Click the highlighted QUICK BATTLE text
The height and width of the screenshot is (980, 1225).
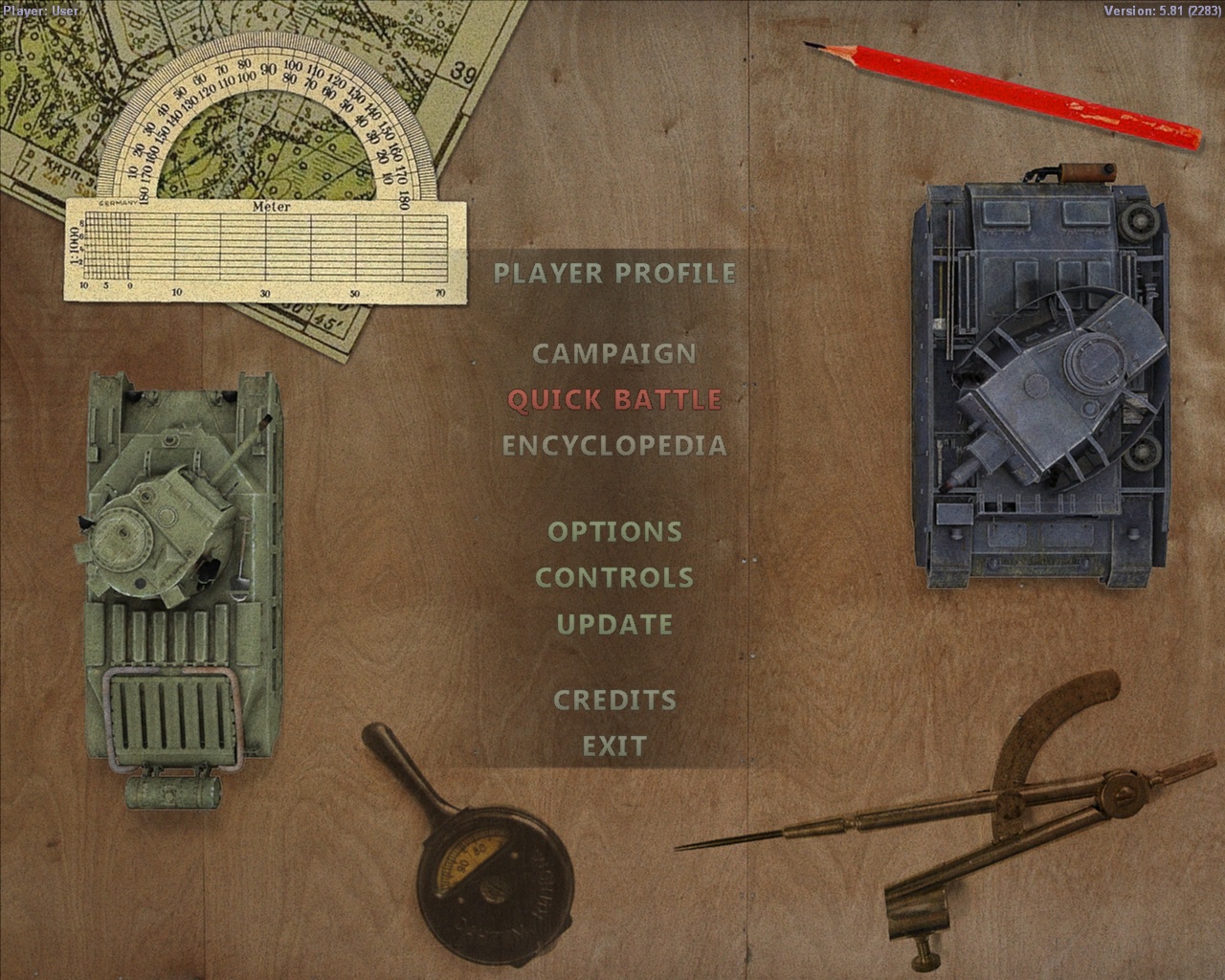pos(615,399)
